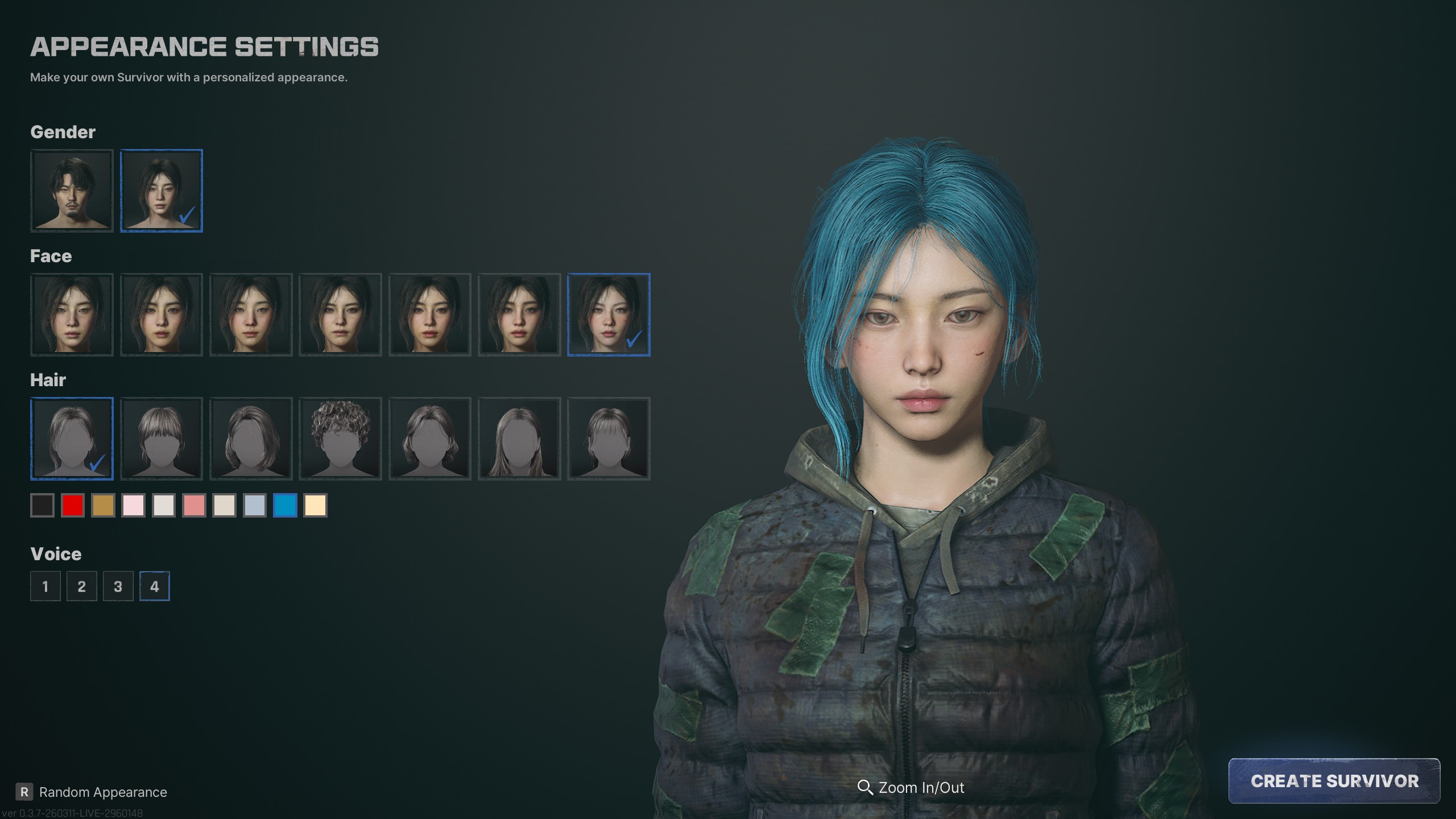The height and width of the screenshot is (819, 1456).
Task: Select voice option 1
Action: pos(45,586)
